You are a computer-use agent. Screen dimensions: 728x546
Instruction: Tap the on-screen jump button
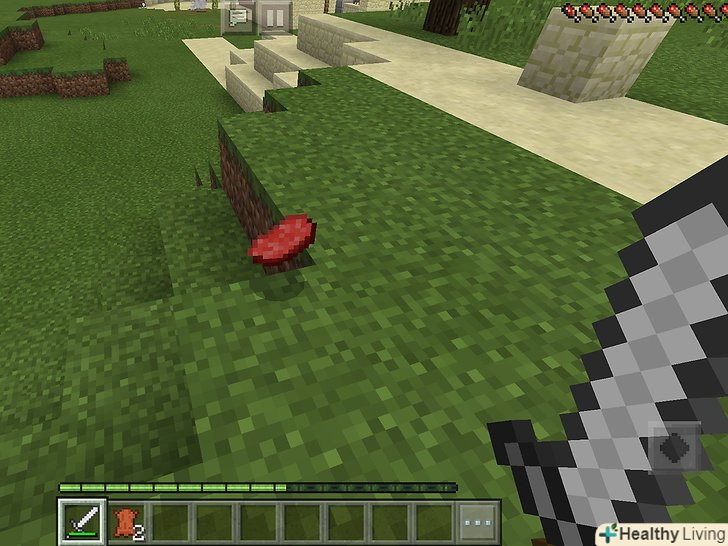click(676, 447)
